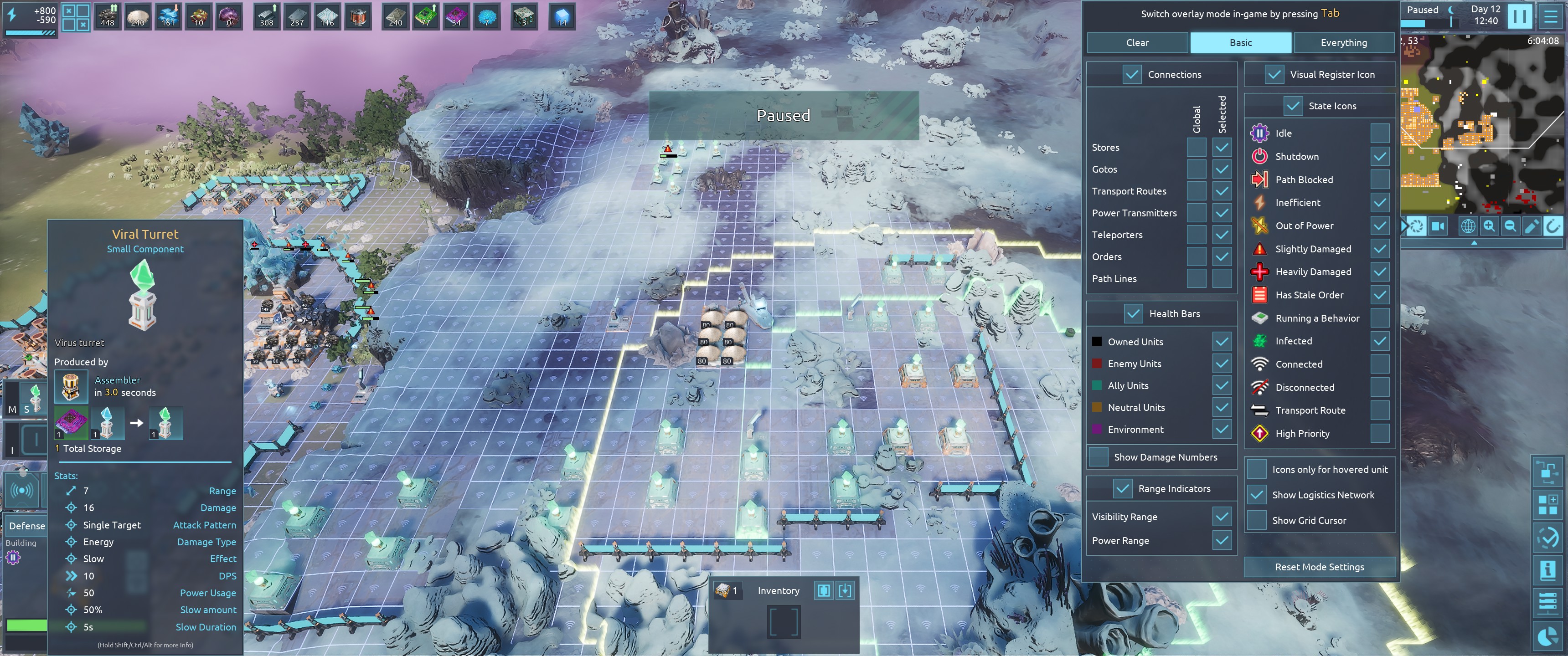The width and height of the screenshot is (1568, 656).
Task: Enable the Idle state icon
Action: [1380, 133]
